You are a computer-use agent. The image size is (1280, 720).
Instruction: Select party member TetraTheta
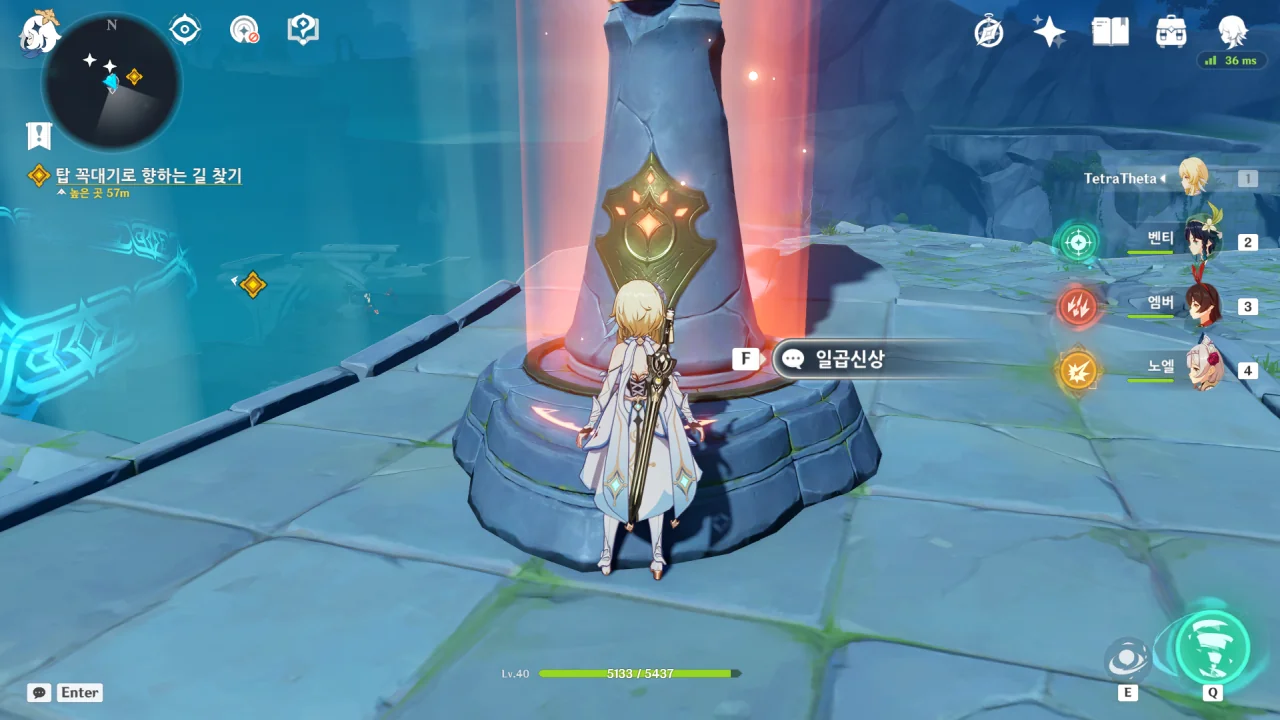point(1193,178)
